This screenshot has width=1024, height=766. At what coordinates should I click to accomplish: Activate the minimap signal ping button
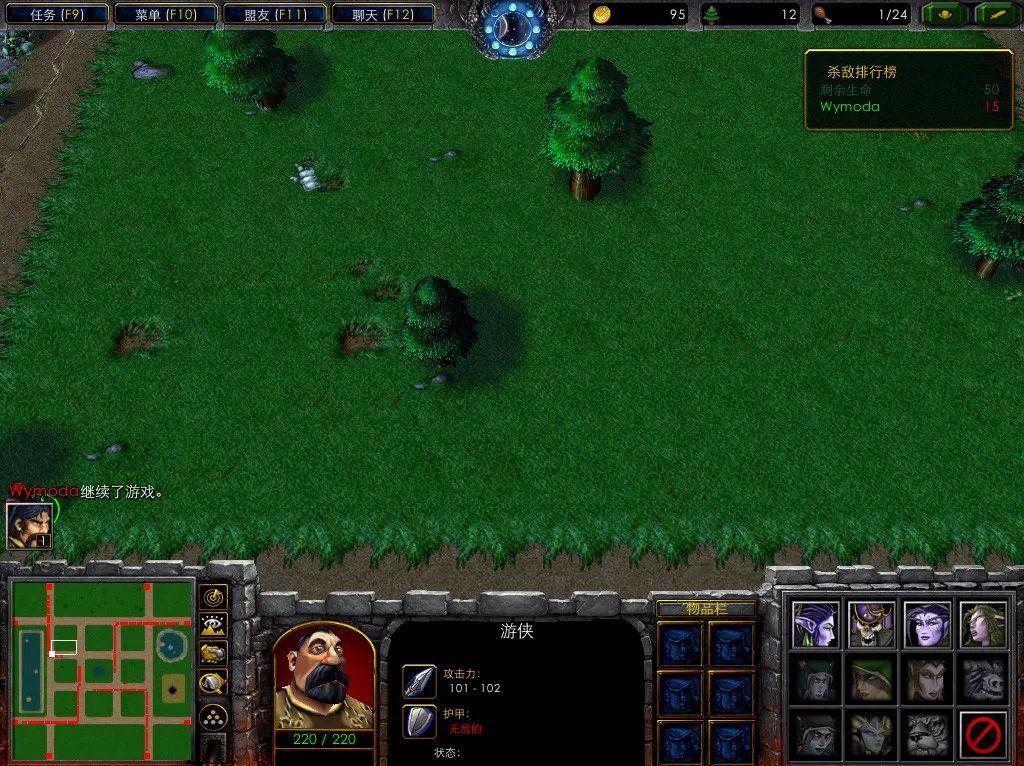213,598
